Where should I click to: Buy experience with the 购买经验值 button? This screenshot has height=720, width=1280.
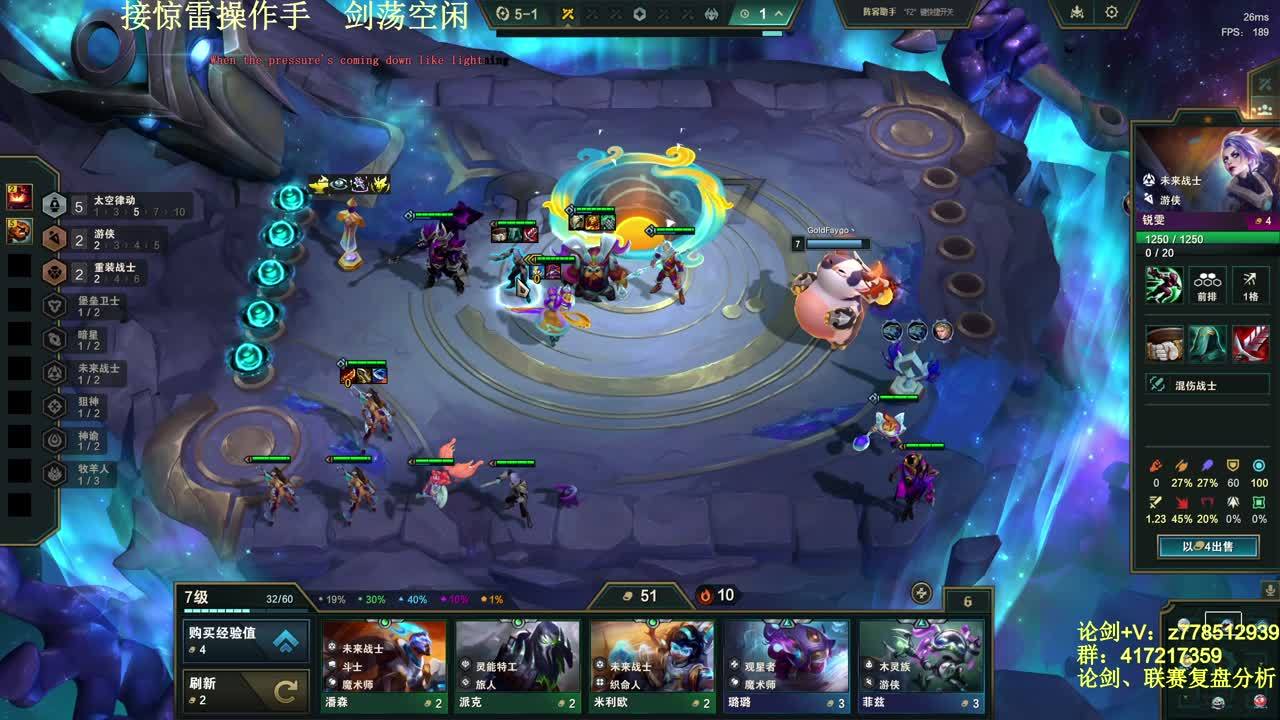pos(246,641)
